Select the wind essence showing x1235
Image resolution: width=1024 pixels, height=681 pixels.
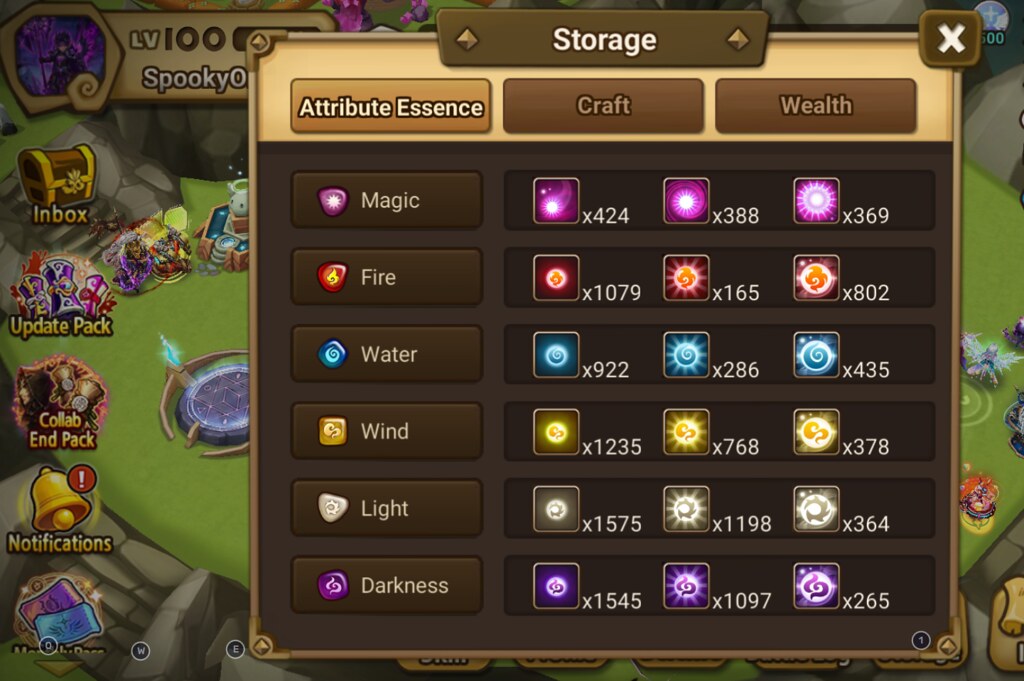[x=556, y=431]
